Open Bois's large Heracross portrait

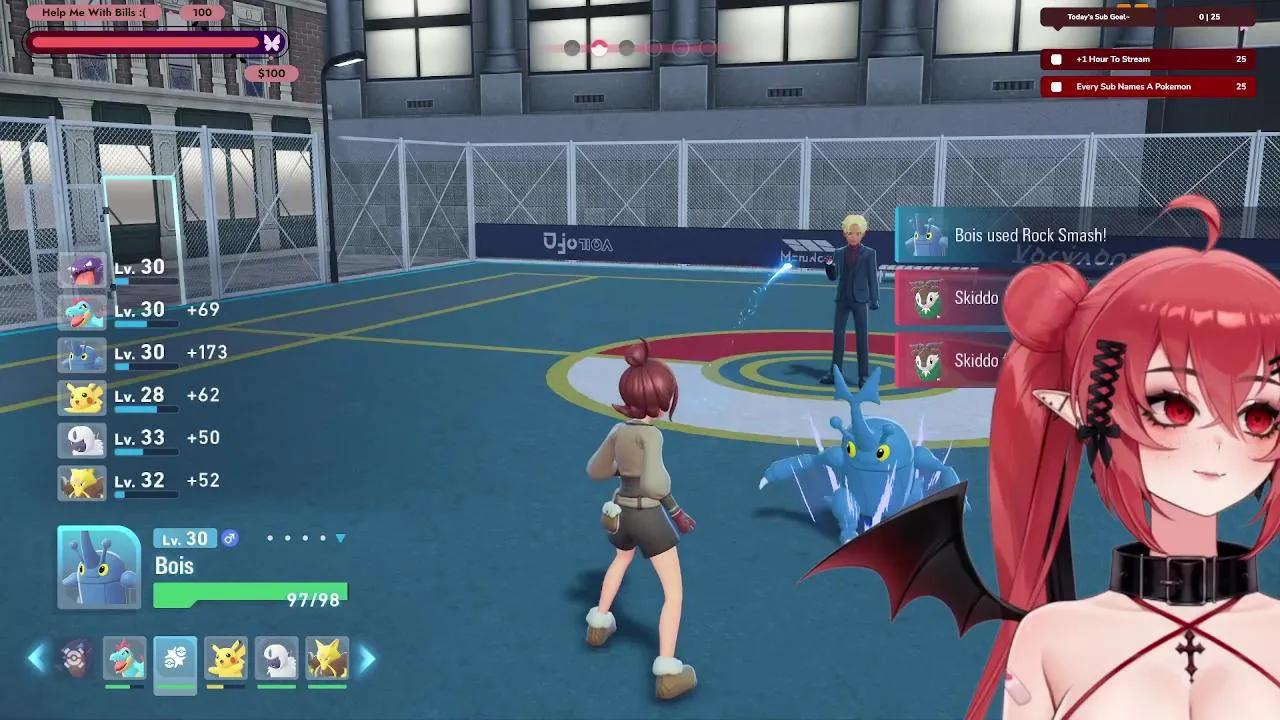[x=99, y=567]
